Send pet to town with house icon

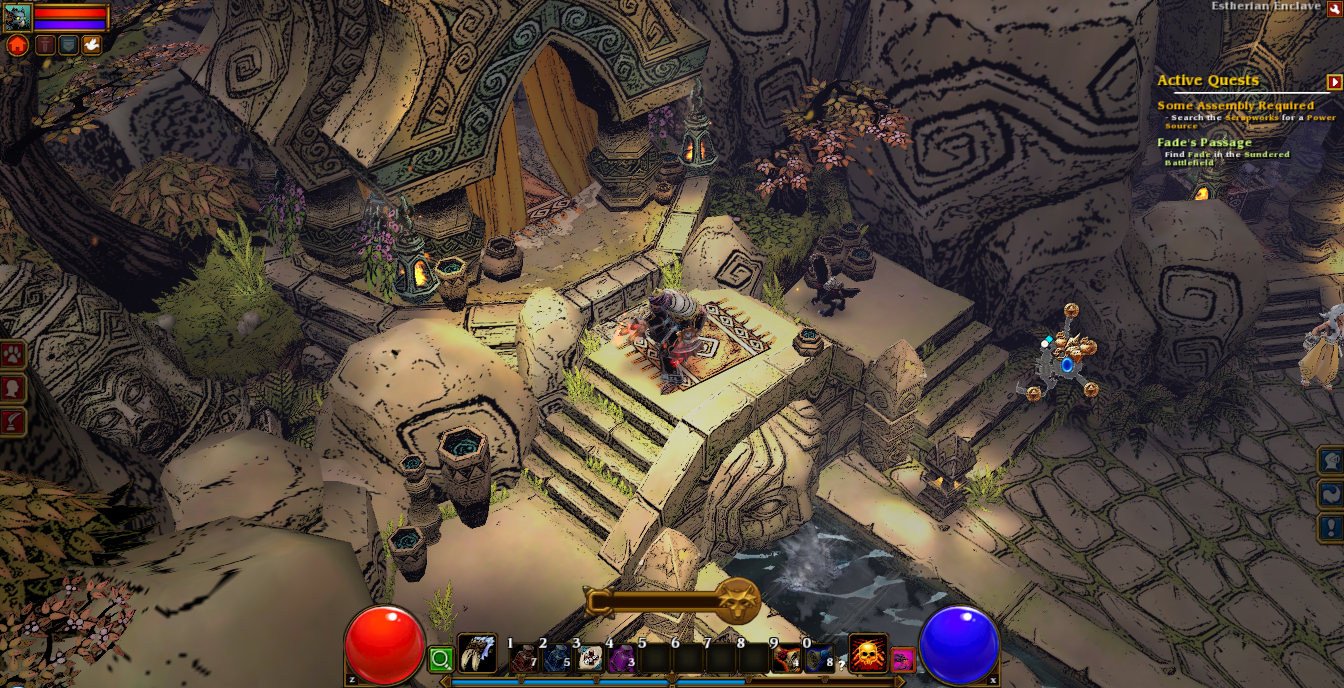(17, 45)
